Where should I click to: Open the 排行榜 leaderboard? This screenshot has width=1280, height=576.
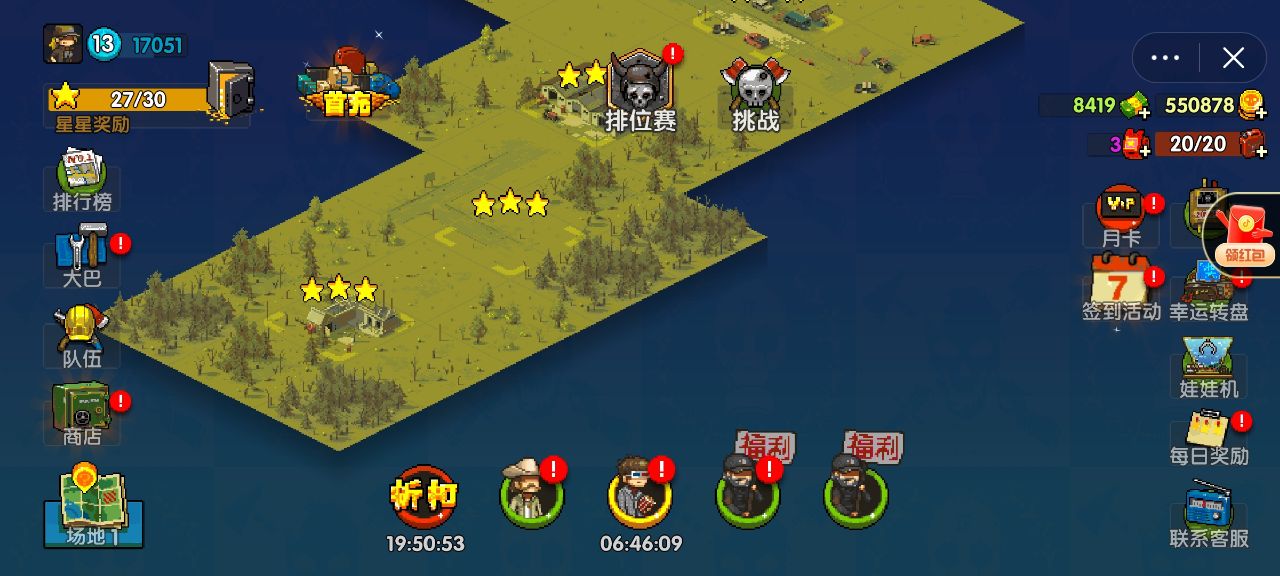click(82, 180)
